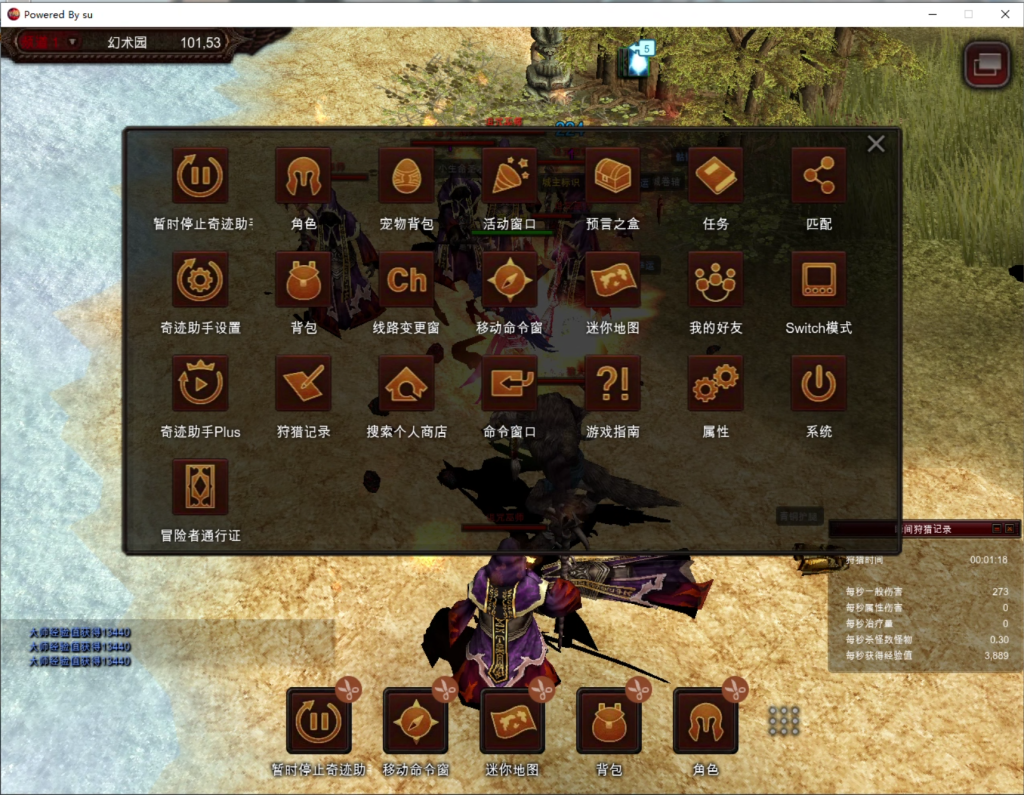Open 我的好友 friends list
The height and width of the screenshot is (795, 1024).
(716, 280)
